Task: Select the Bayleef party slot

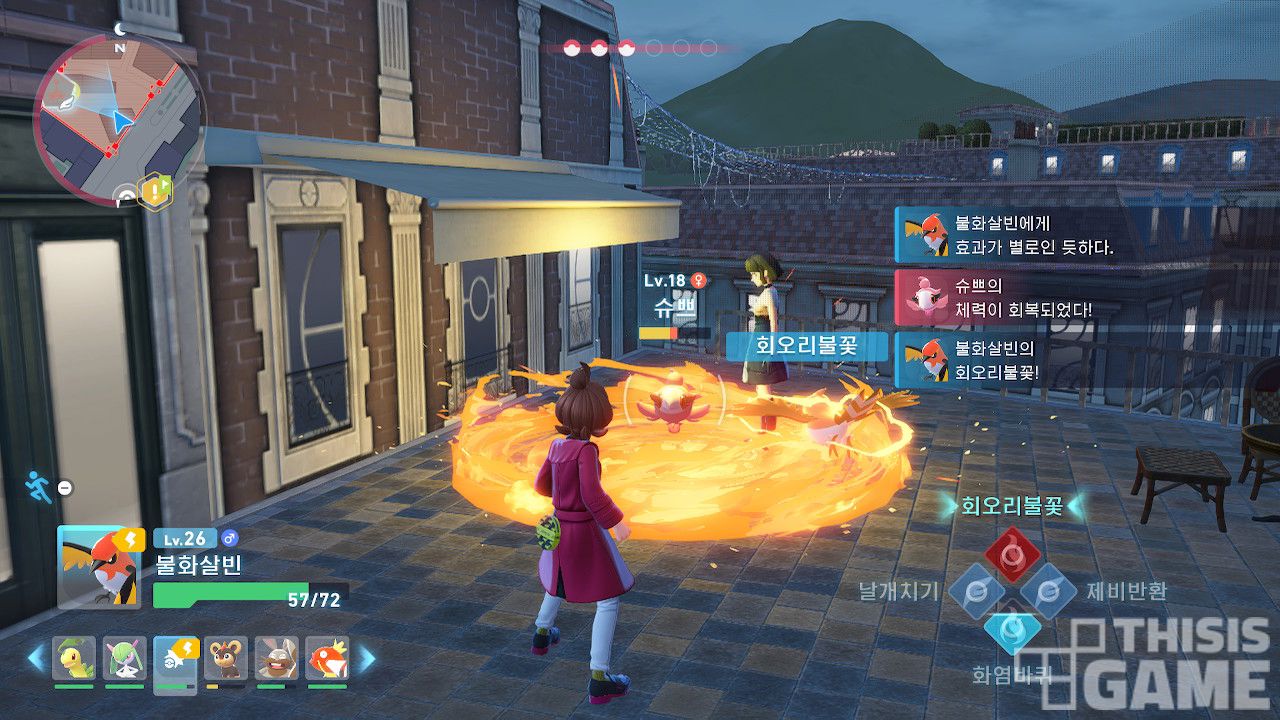Action: point(74,657)
